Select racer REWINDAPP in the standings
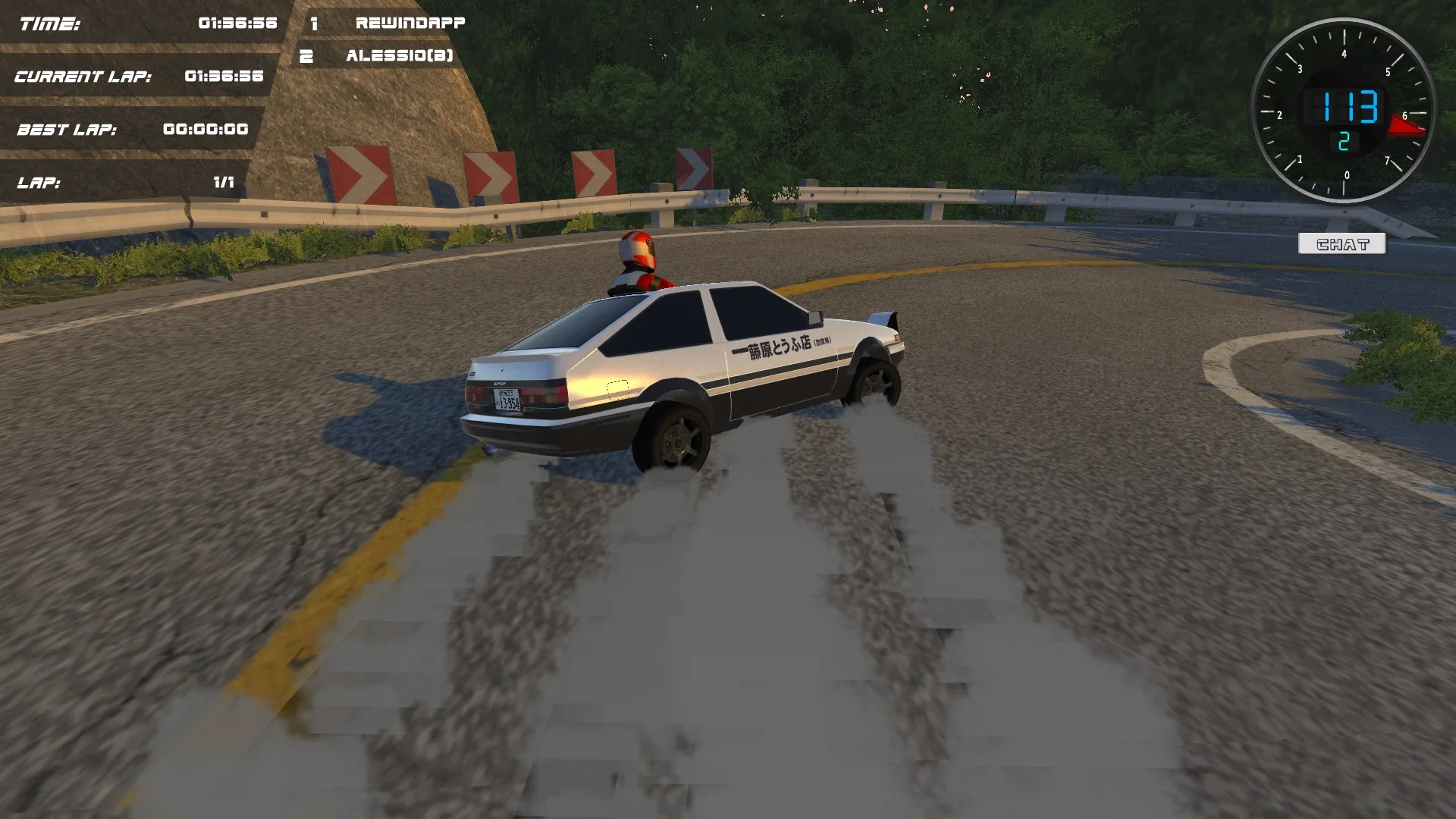Screen dimensions: 1456x819 tap(411, 23)
